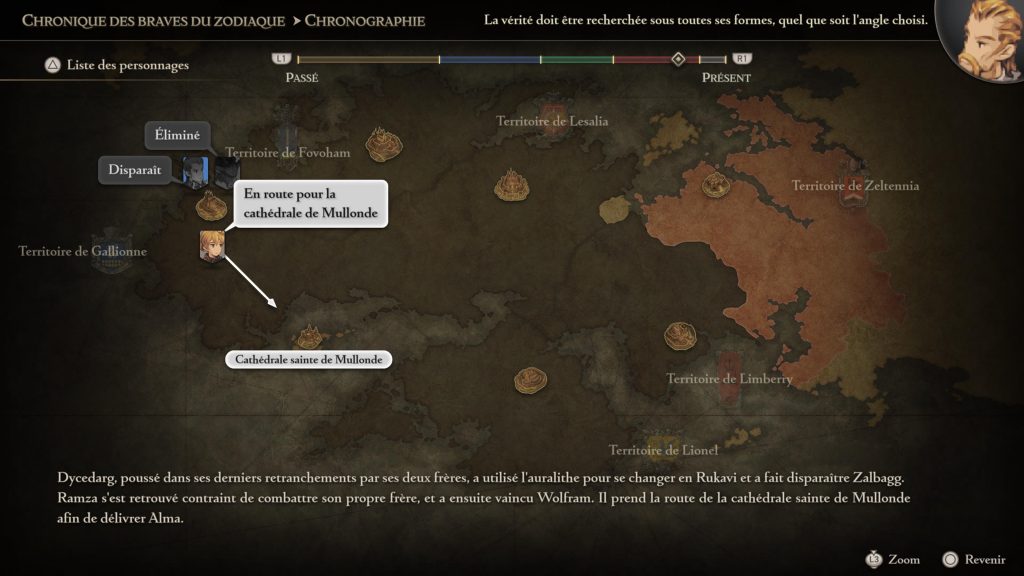Select the Territoire de Lesalia label

click(552, 121)
